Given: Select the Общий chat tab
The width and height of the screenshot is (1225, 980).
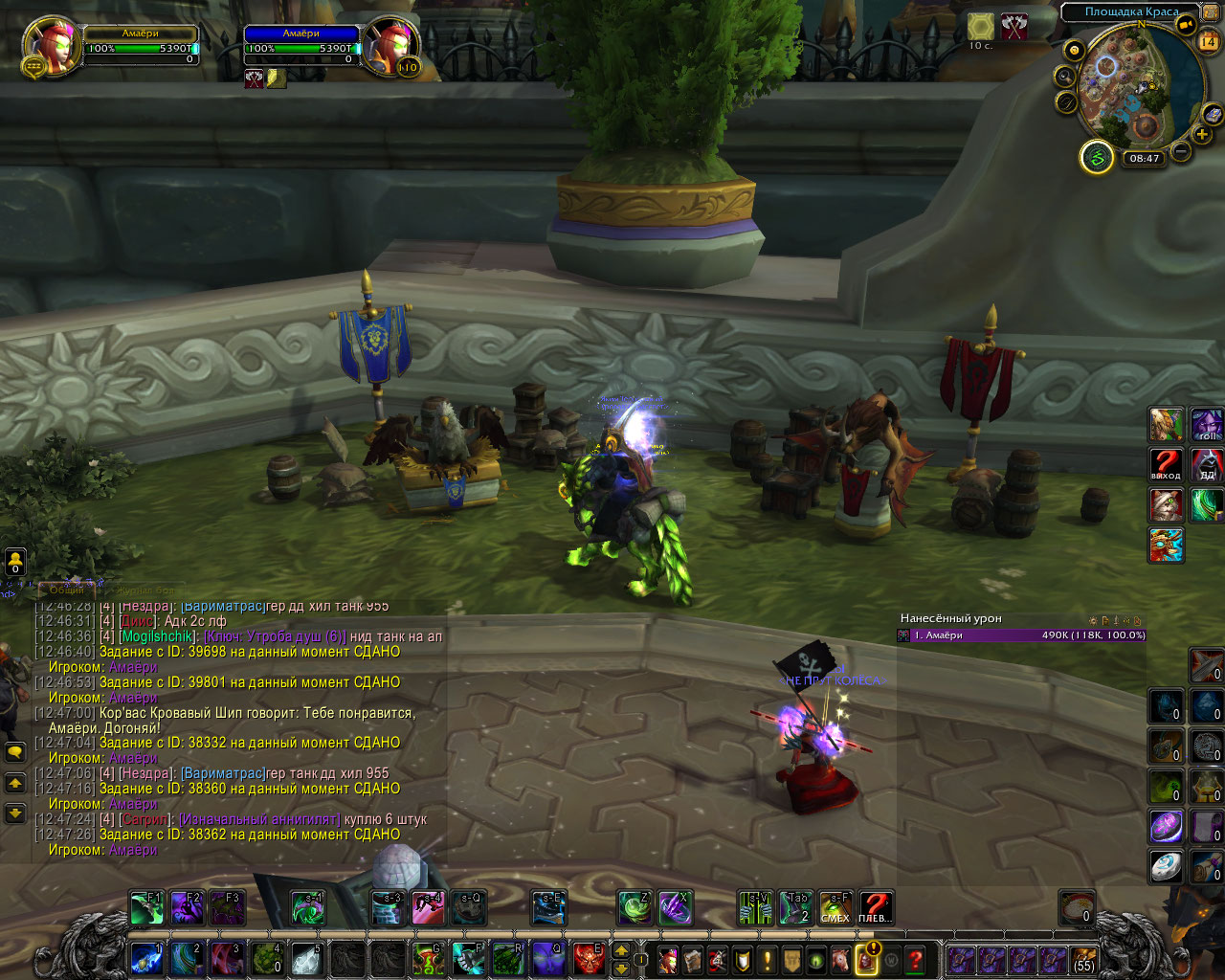Looking at the screenshot, I should (67, 590).
